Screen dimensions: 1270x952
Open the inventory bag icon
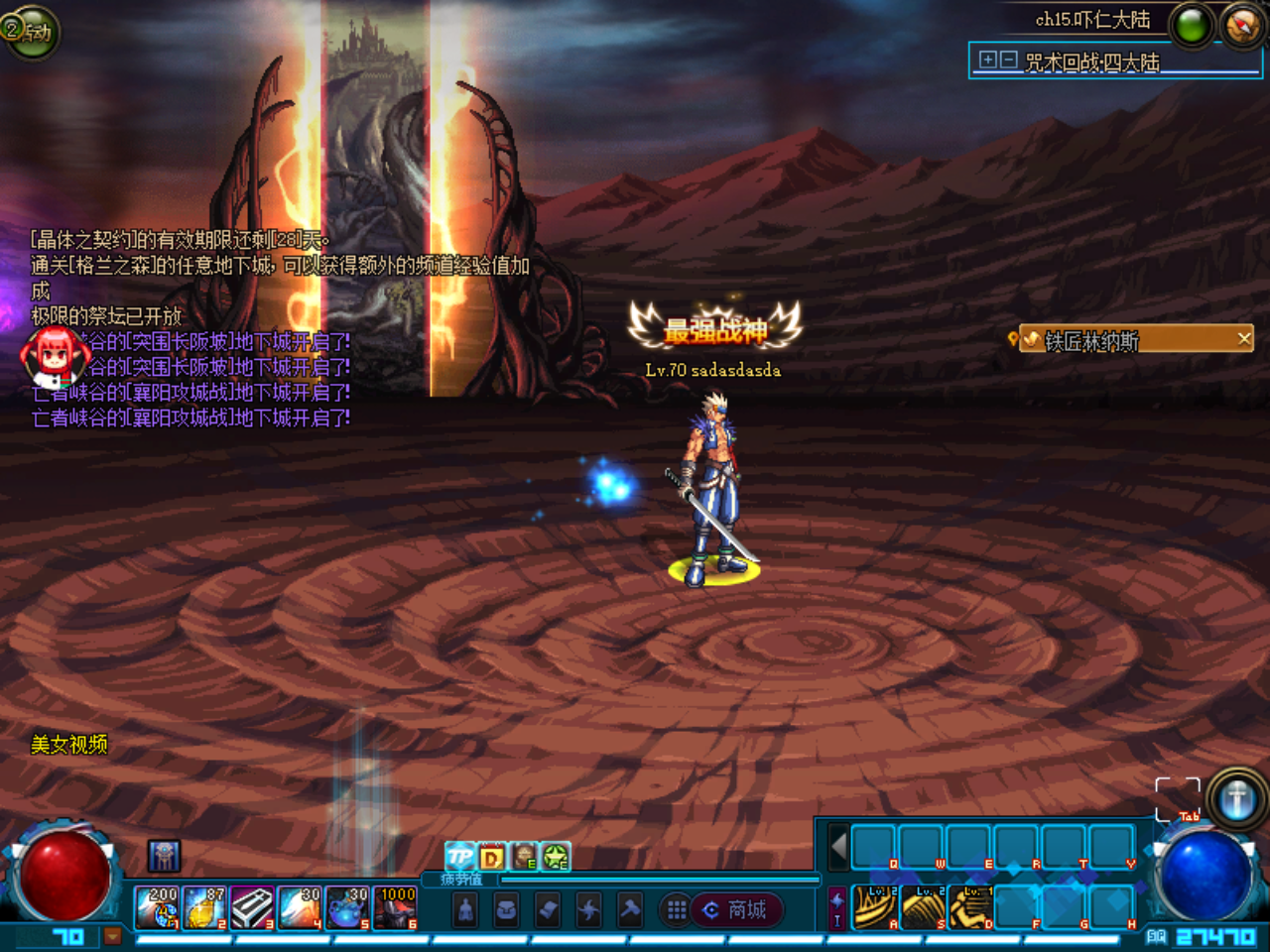pos(506,909)
